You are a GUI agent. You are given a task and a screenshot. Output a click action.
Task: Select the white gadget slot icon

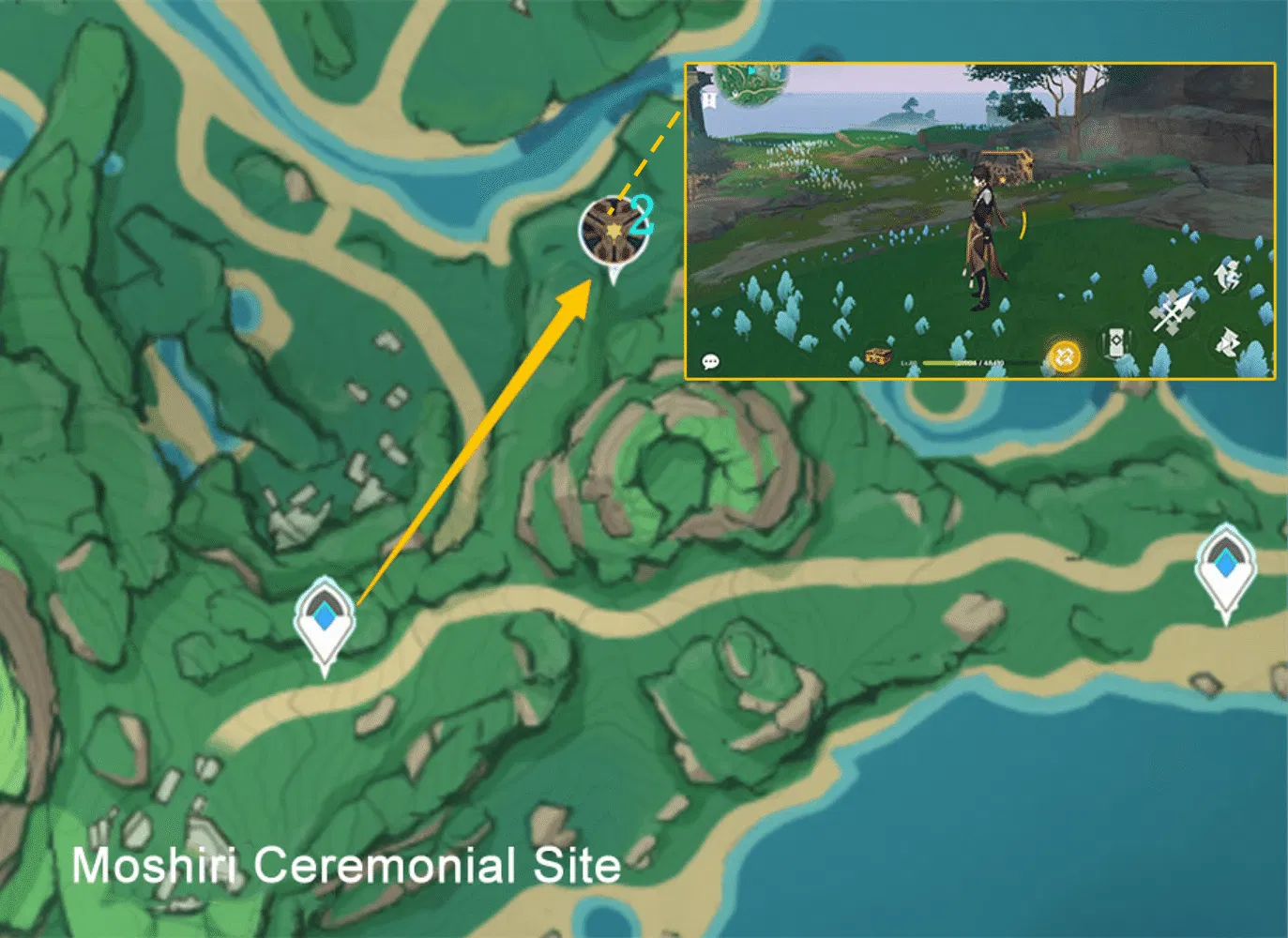[1116, 342]
